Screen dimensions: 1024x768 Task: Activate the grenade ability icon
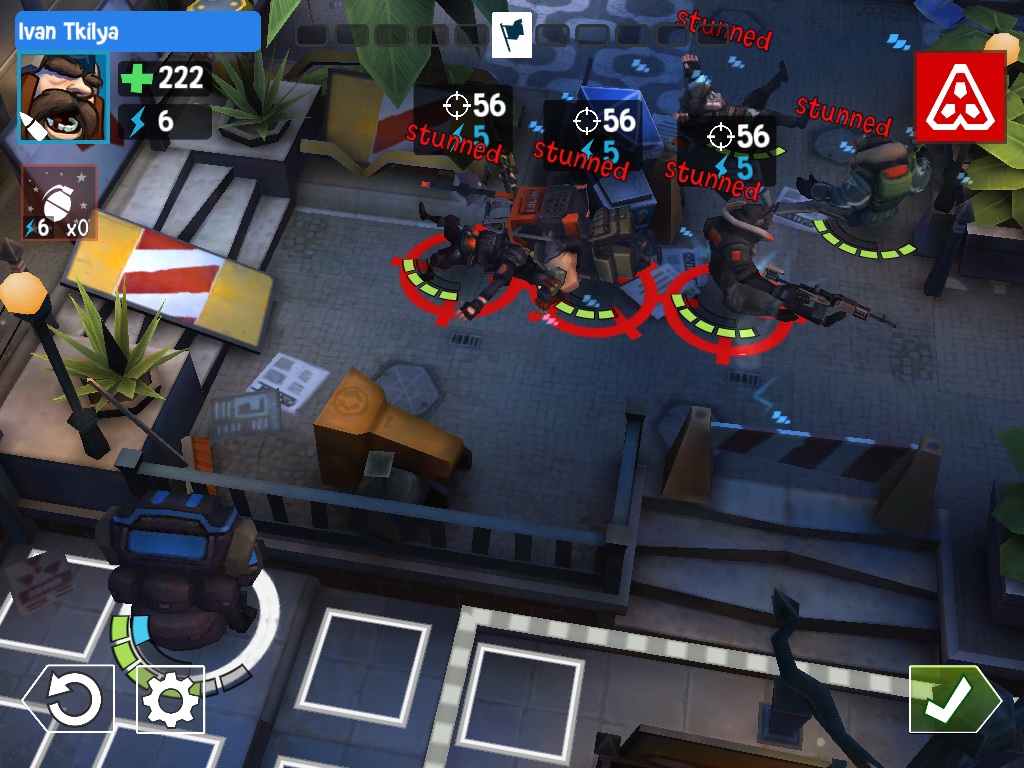[59, 204]
